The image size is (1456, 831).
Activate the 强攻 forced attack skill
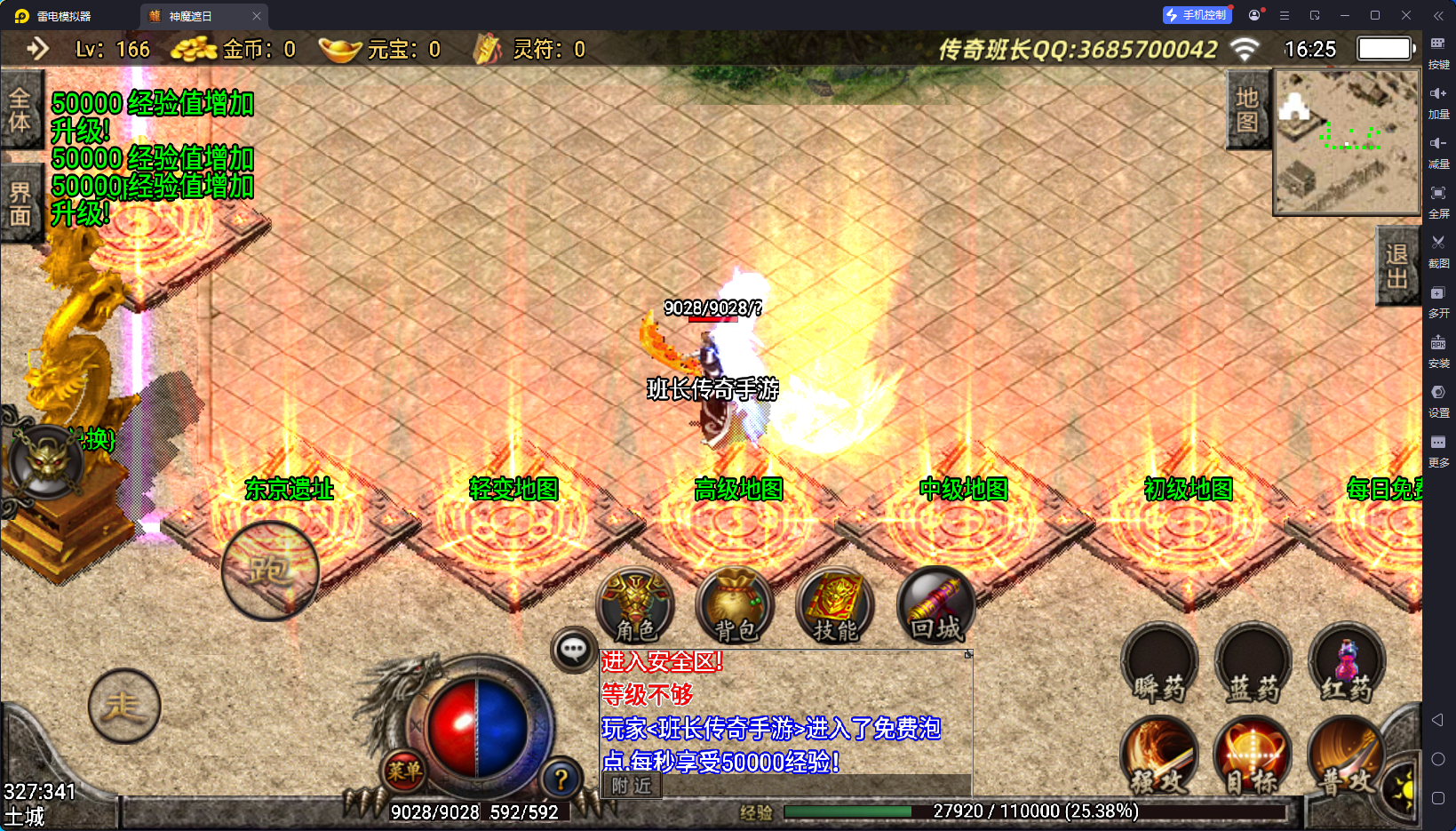tap(1158, 757)
